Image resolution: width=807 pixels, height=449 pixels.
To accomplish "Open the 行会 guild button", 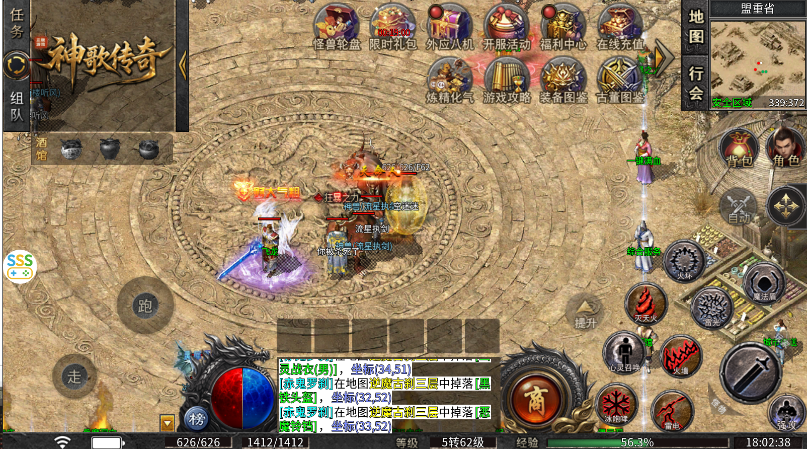I will [696, 83].
